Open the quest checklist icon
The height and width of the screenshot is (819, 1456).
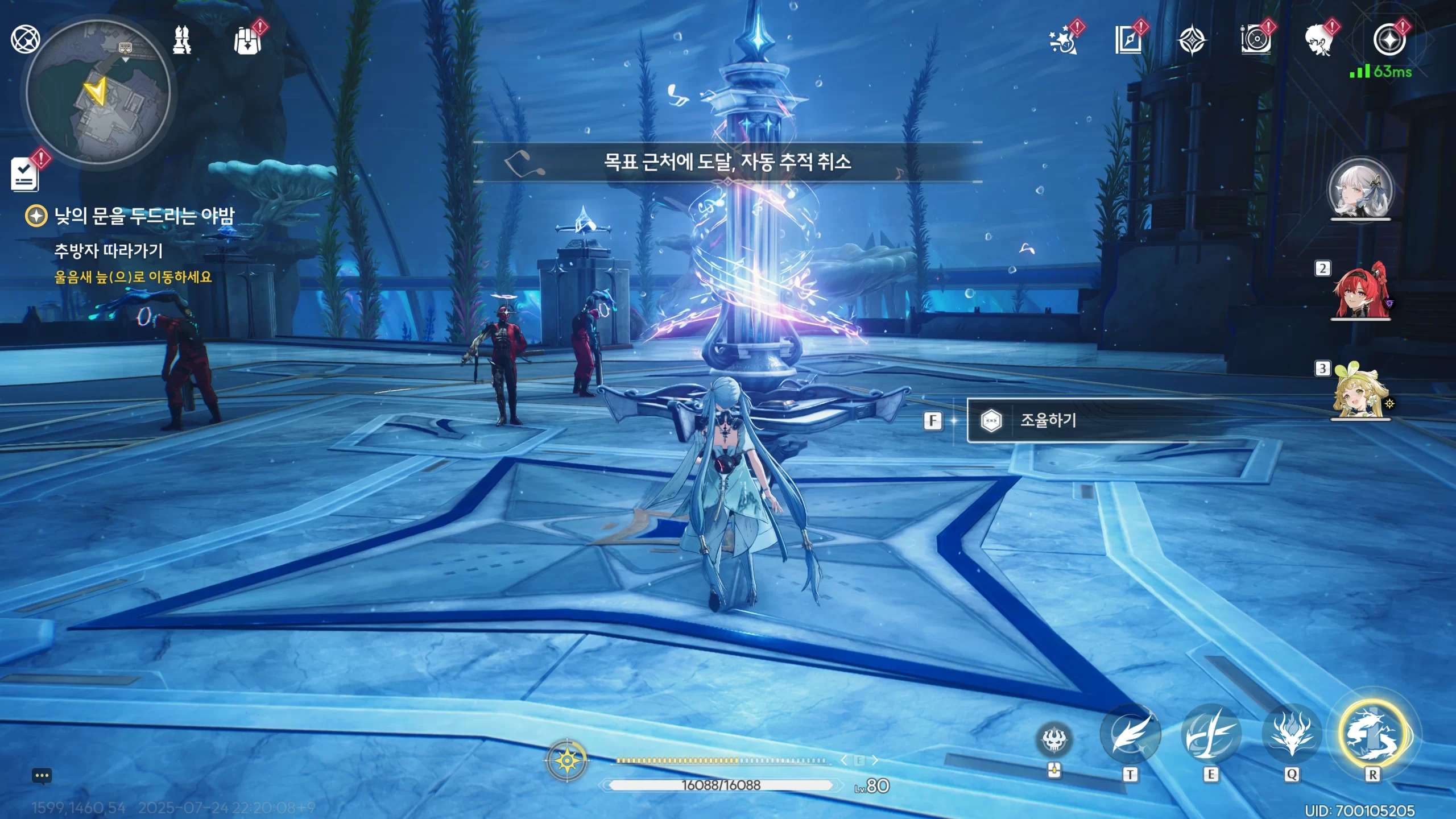point(25,174)
